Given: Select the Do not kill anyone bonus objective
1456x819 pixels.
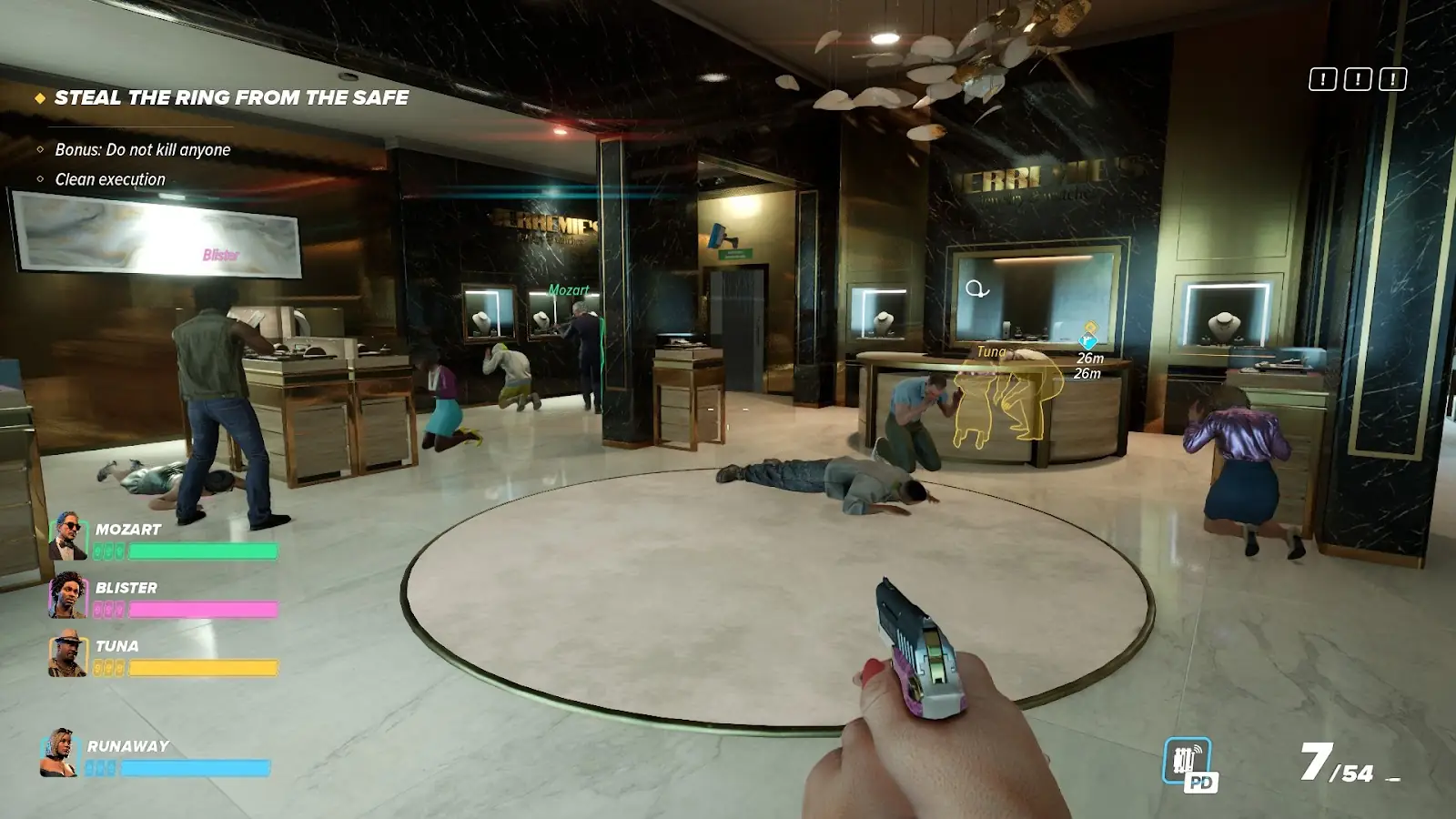Looking at the screenshot, I should (x=142, y=149).
